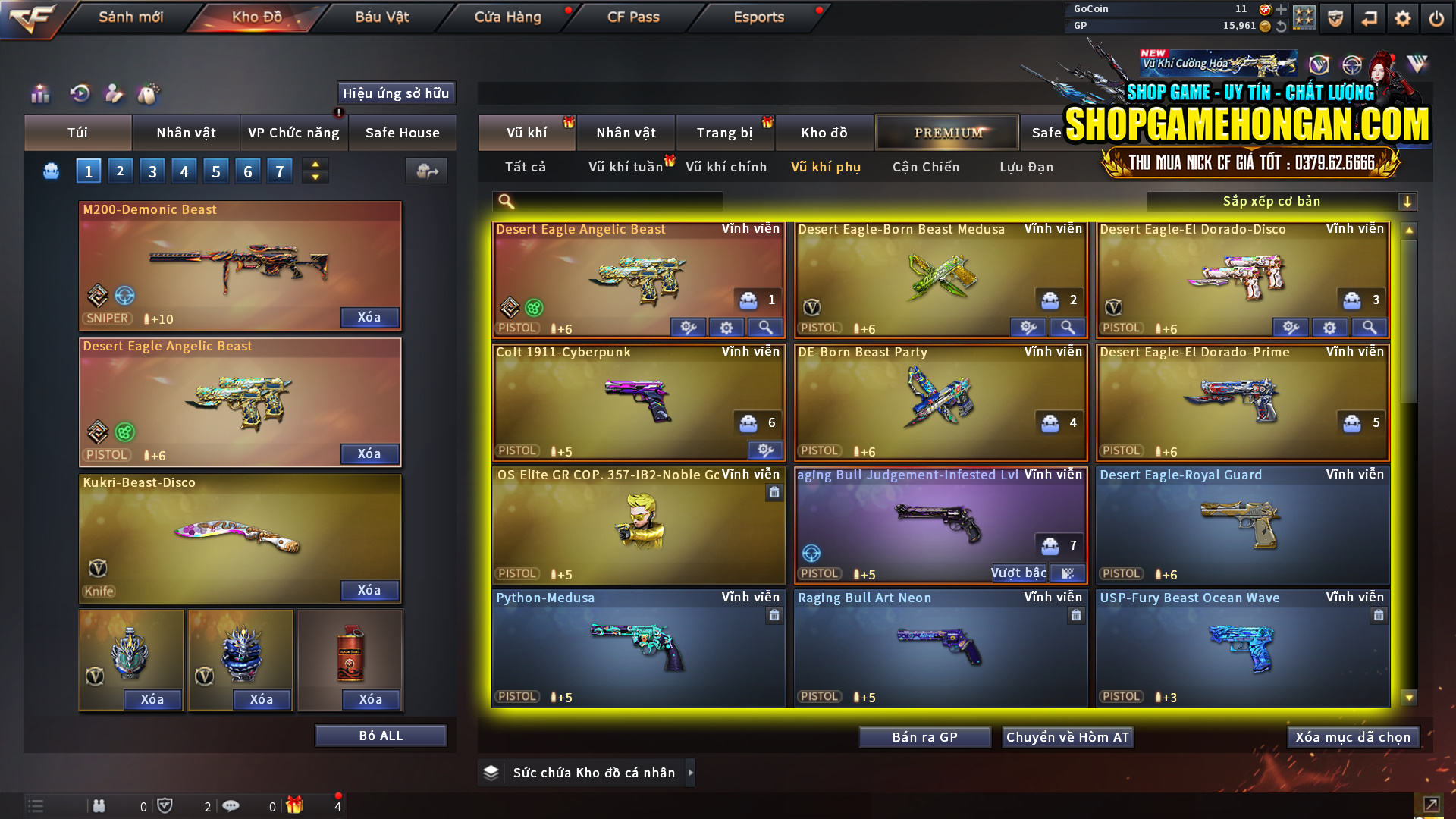This screenshot has height=819, width=1456.
Task: Select inventory bag number 3
Action: (x=152, y=170)
